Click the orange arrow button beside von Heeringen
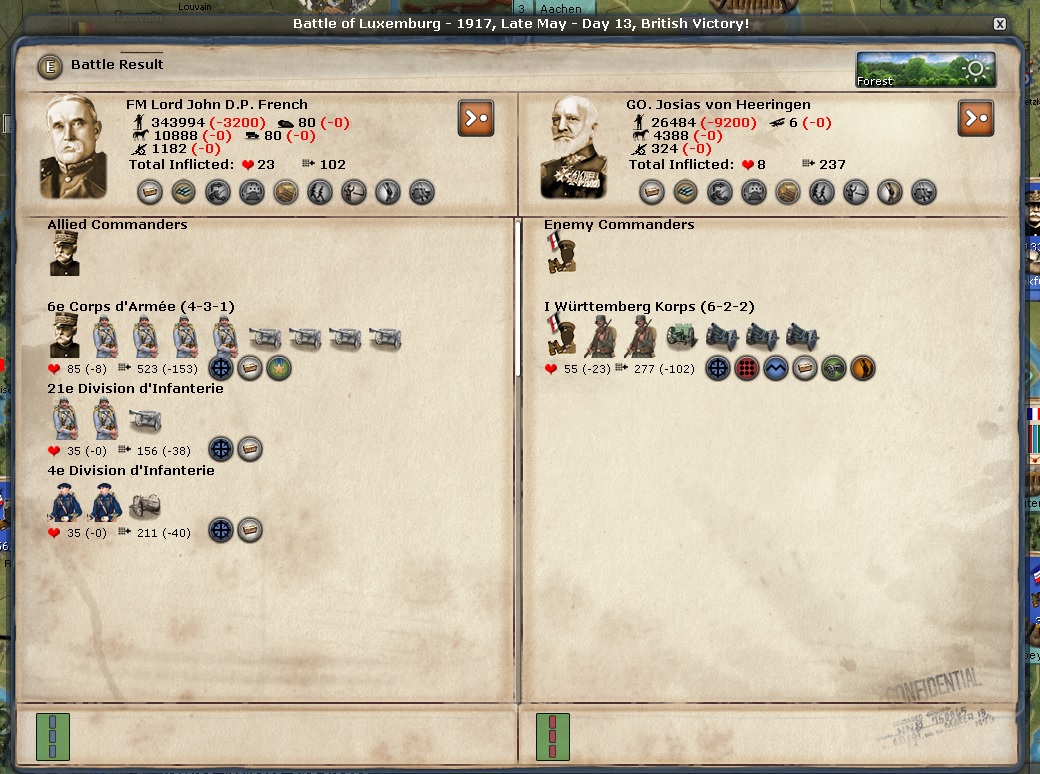The height and width of the screenshot is (774, 1040). pos(976,118)
